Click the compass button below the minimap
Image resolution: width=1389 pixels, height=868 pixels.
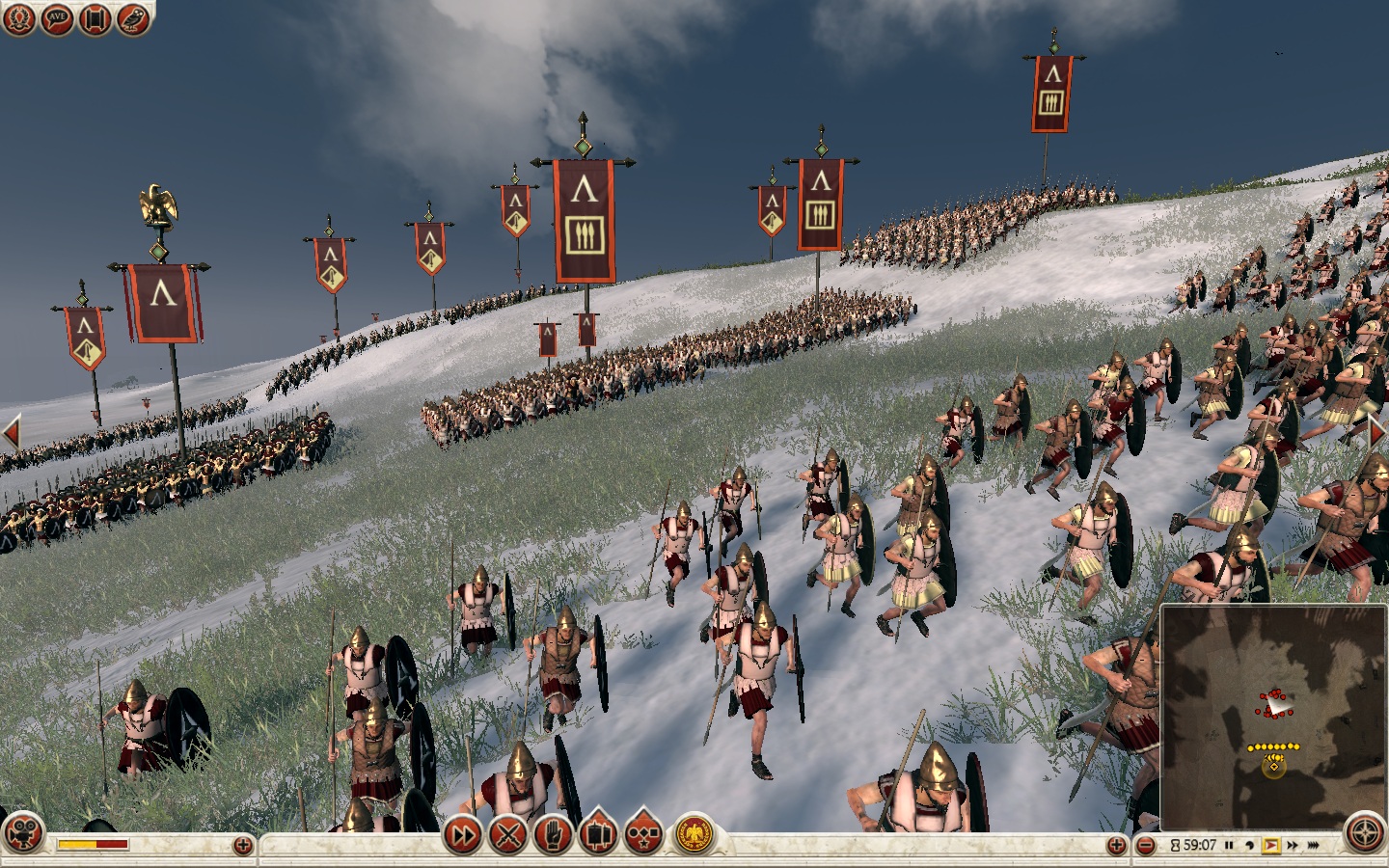pos(1365,834)
